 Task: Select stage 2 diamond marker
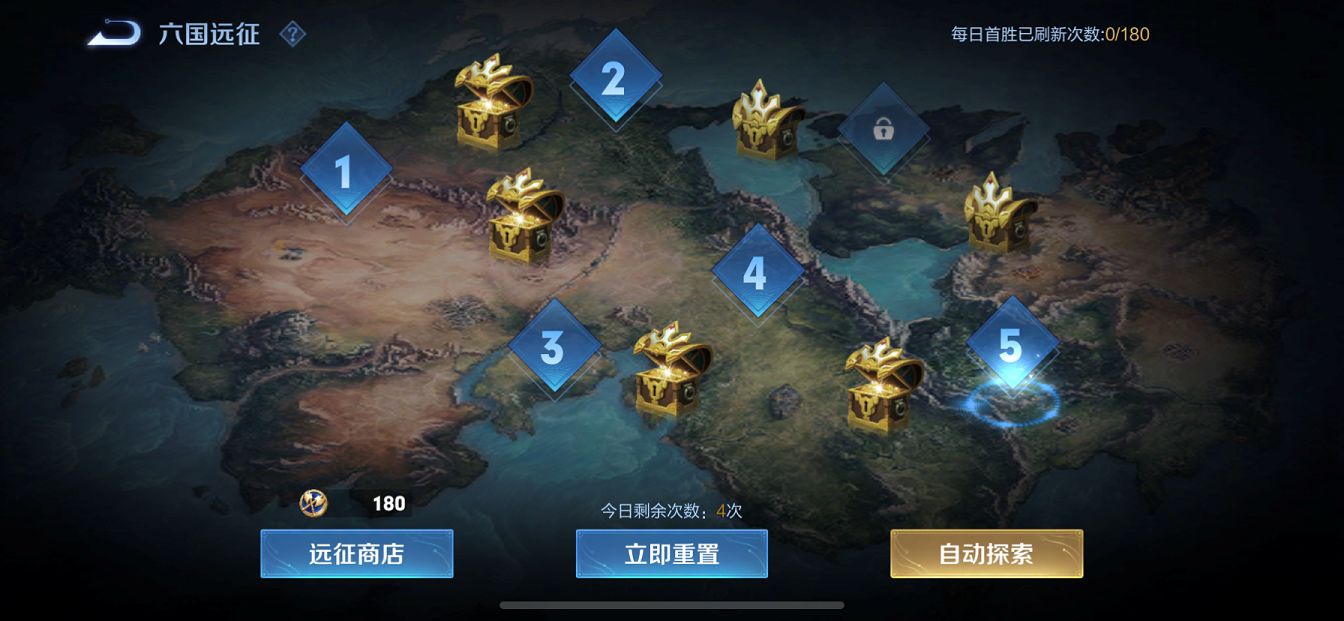click(614, 78)
